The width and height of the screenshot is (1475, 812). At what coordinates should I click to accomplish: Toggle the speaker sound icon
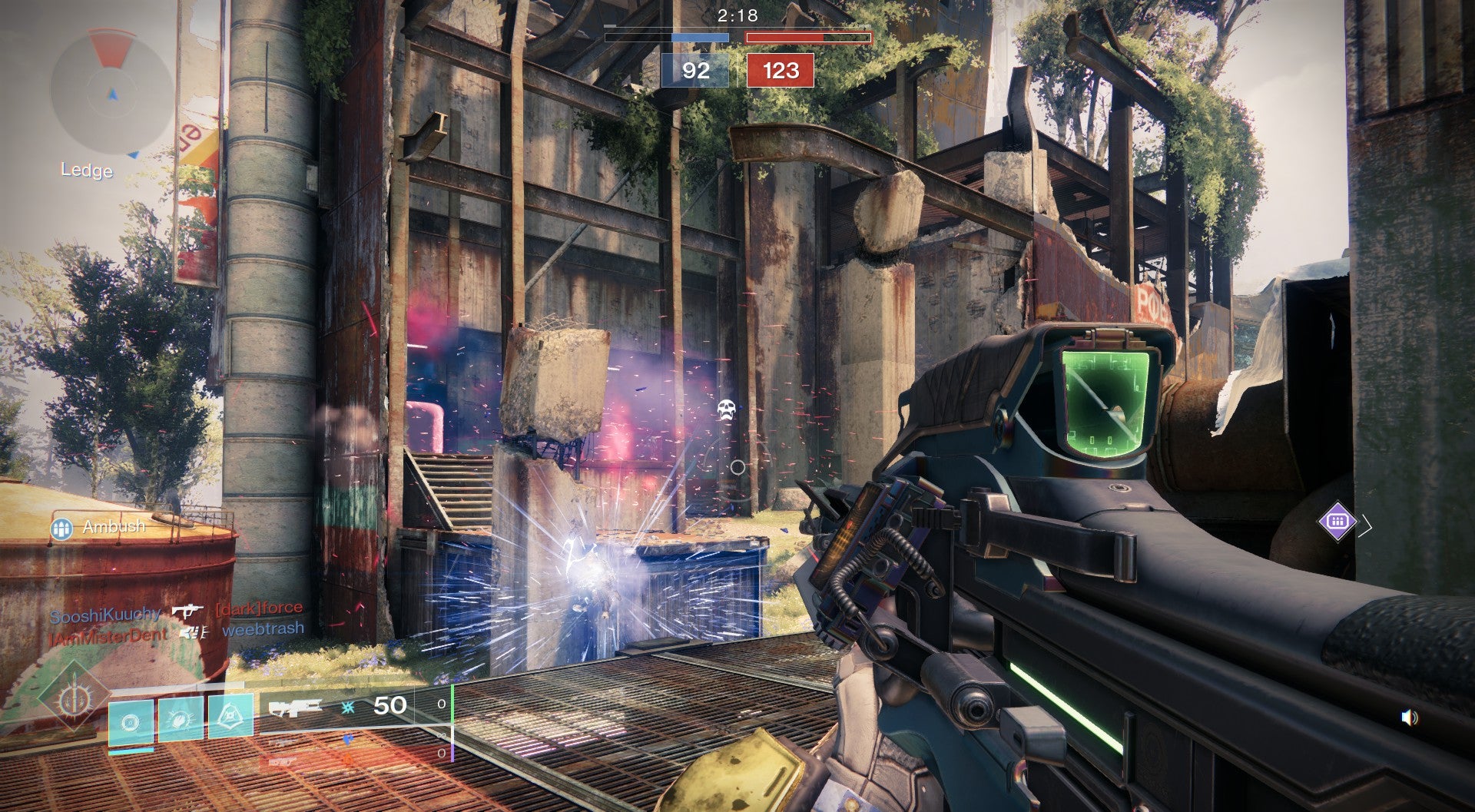click(x=1410, y=718)
